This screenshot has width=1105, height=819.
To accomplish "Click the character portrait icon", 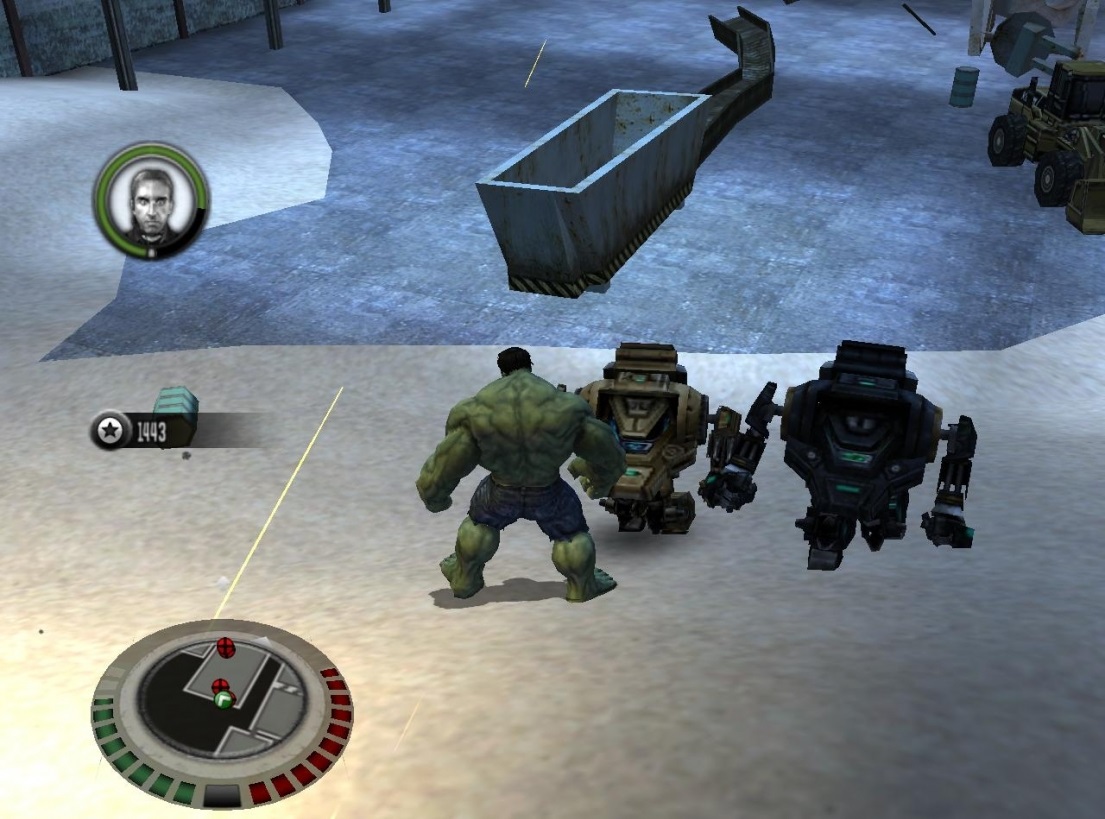I will coord(151,200).
